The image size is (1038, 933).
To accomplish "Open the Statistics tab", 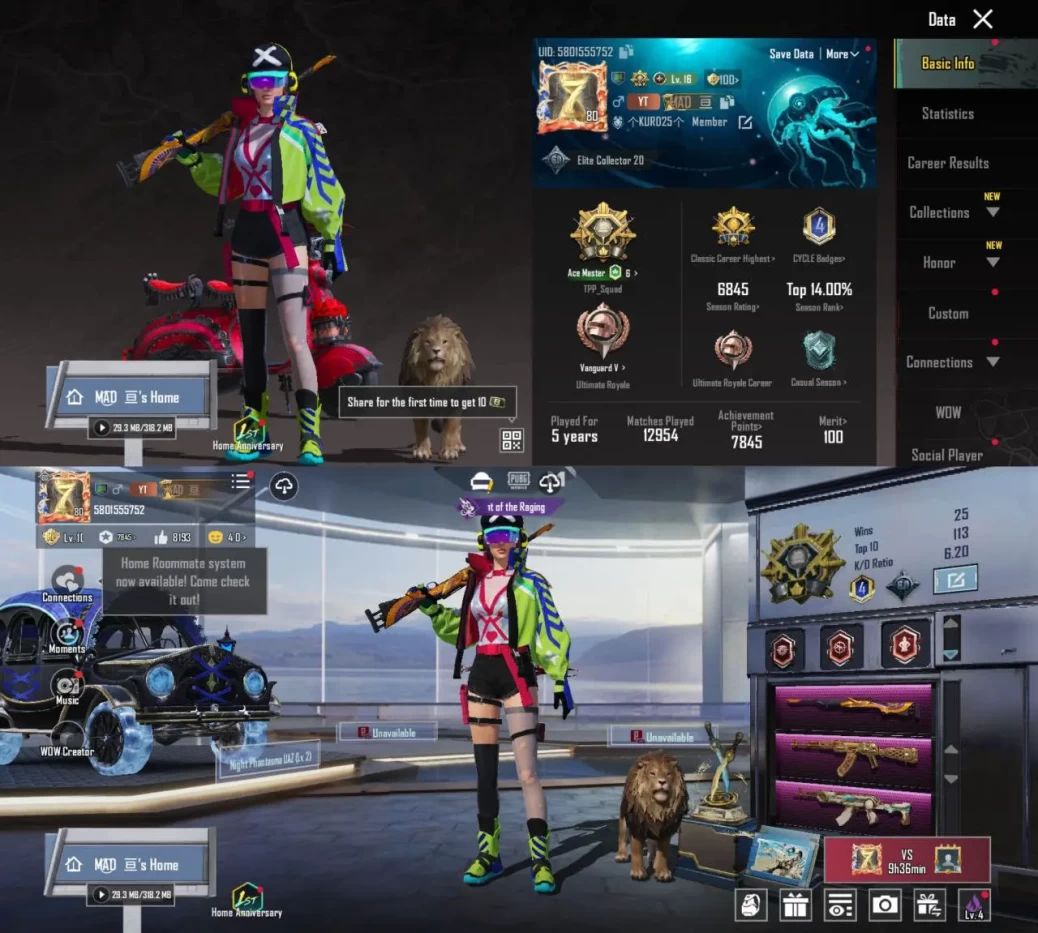I will tap(947, 113).
